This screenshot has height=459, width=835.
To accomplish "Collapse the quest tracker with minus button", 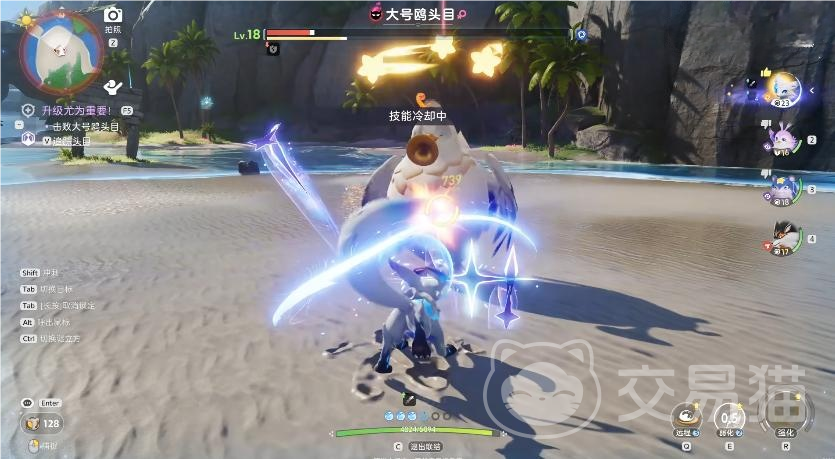I will click(19, 124).
